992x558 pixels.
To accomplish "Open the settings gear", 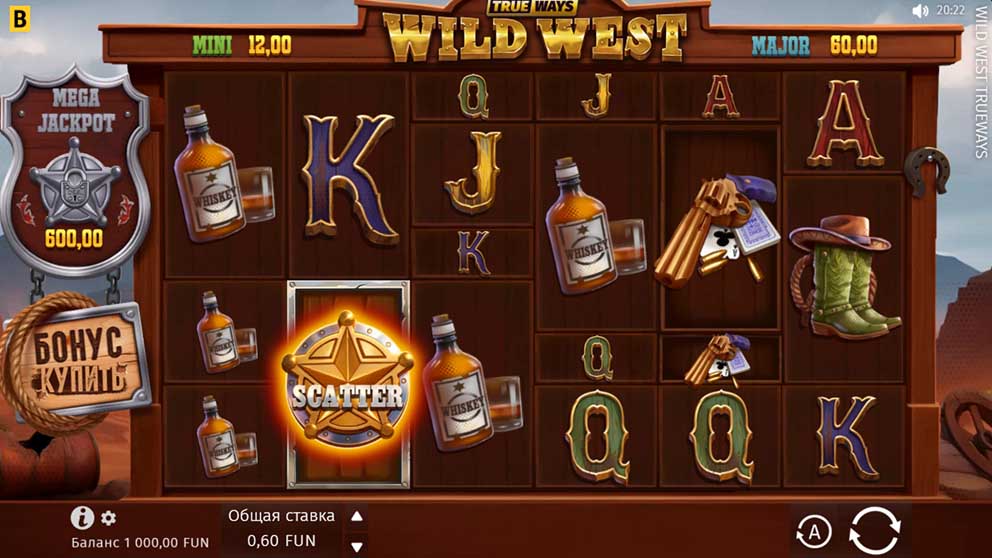I will 109,518.
